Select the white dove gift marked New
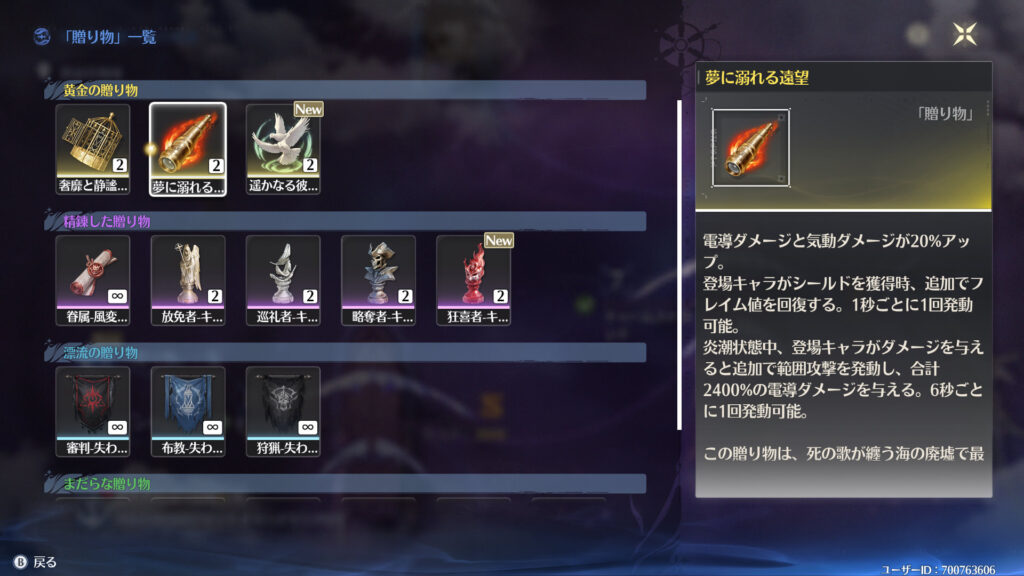The width and height of the screenshot is (1024, 576). (283, 148)
